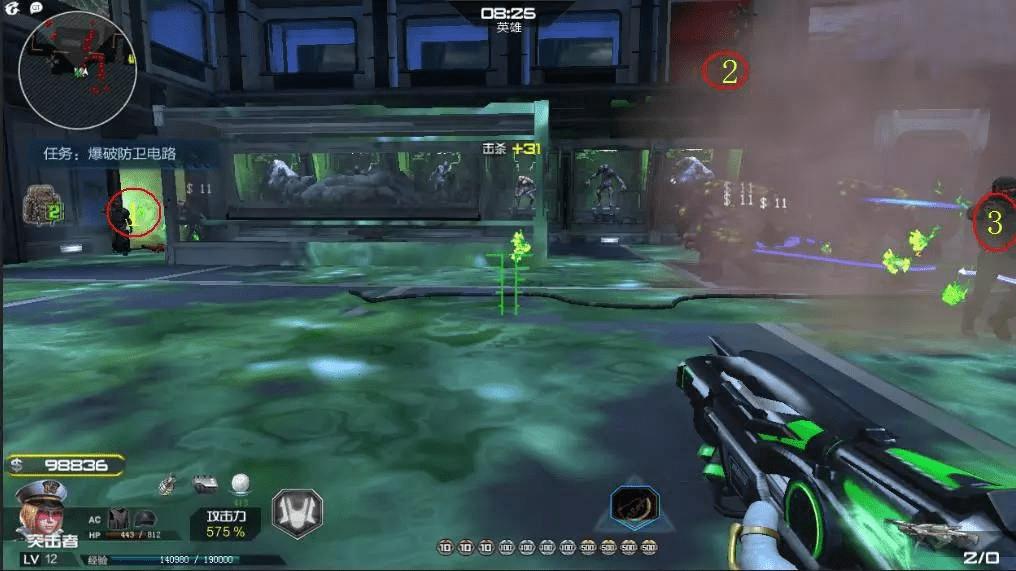
Task: Select the helmet equipment icon
Action: [145, 516]
